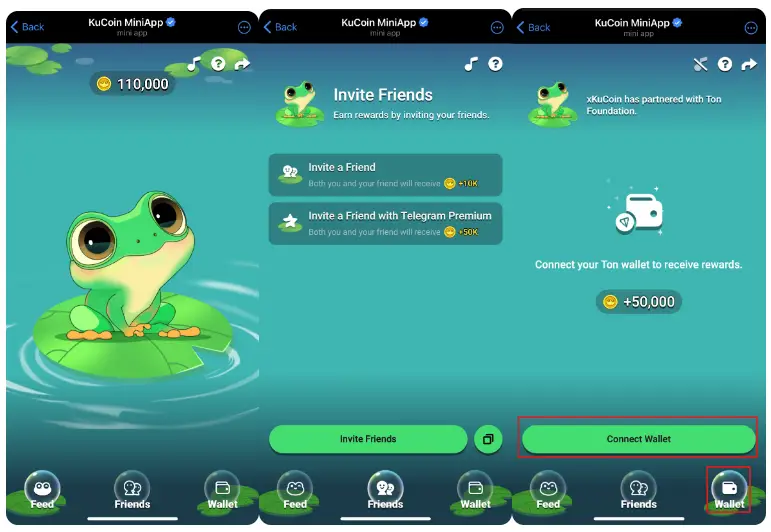Open the help icon on the Invite Friends screen
The width and height of the screenshot is (771, 532).
pos(495,64)
